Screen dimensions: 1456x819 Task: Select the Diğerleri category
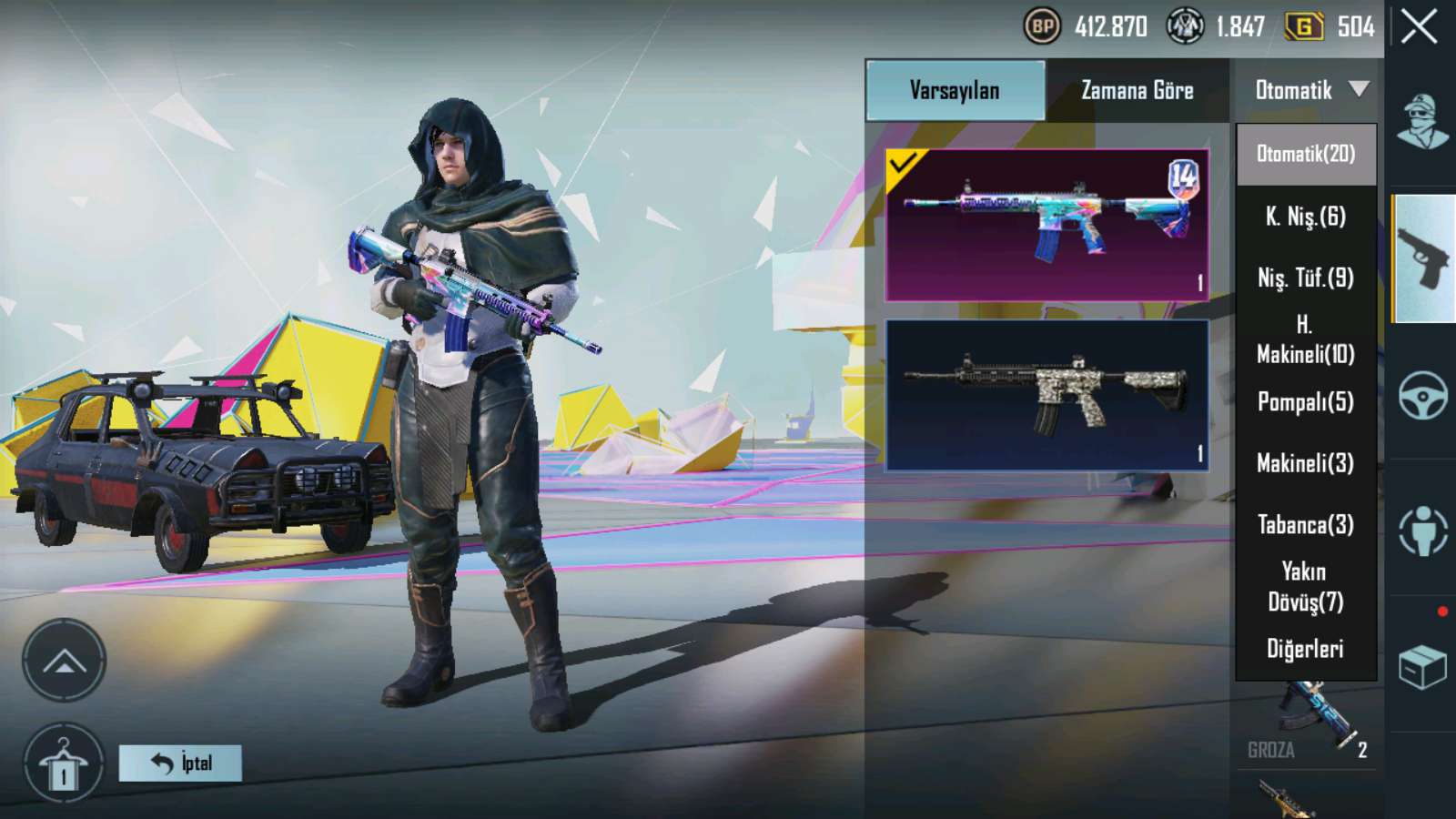1306,649
